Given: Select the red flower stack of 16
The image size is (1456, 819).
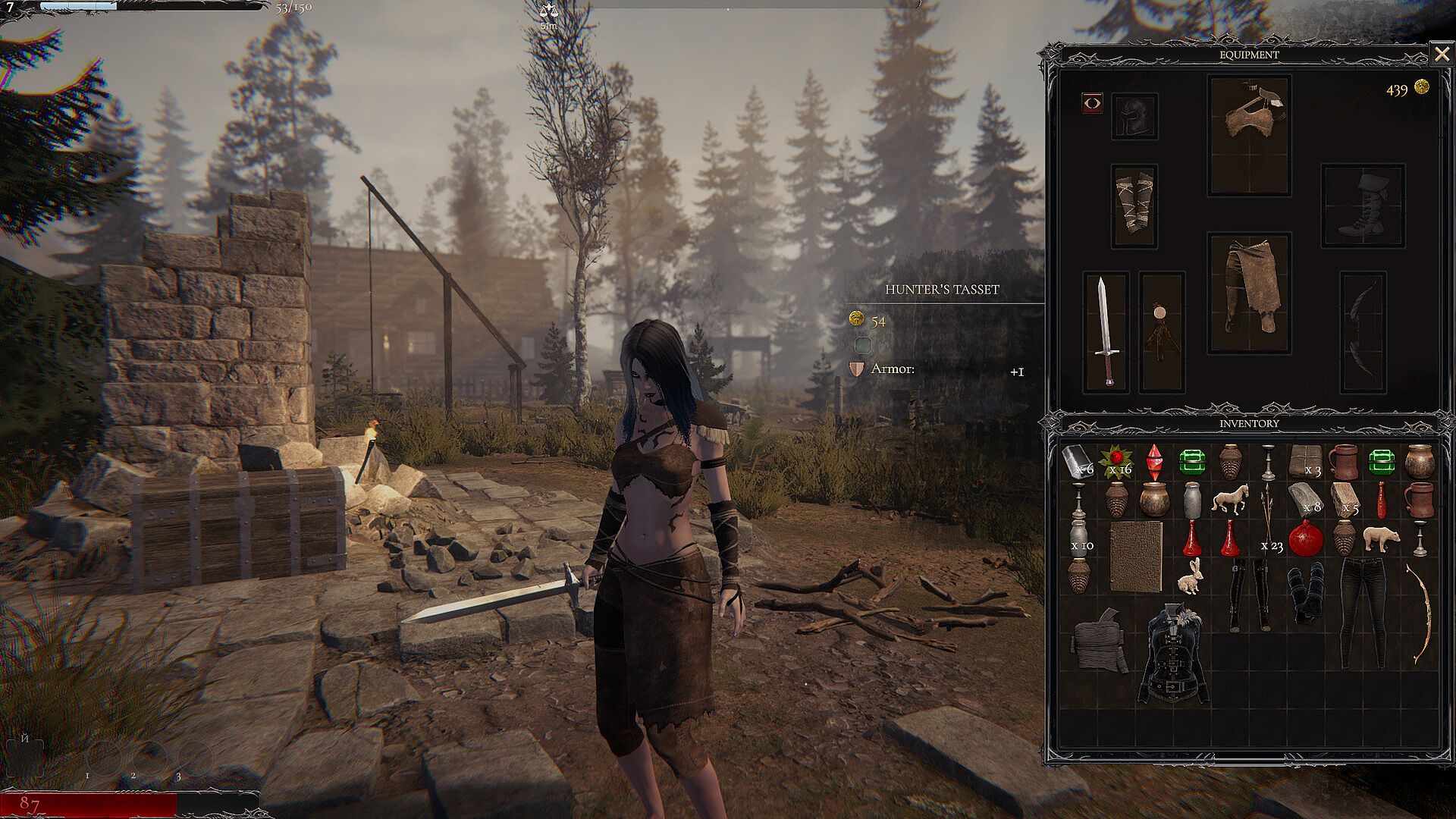Looking at the screenshot, I should tap(1115, 460).
